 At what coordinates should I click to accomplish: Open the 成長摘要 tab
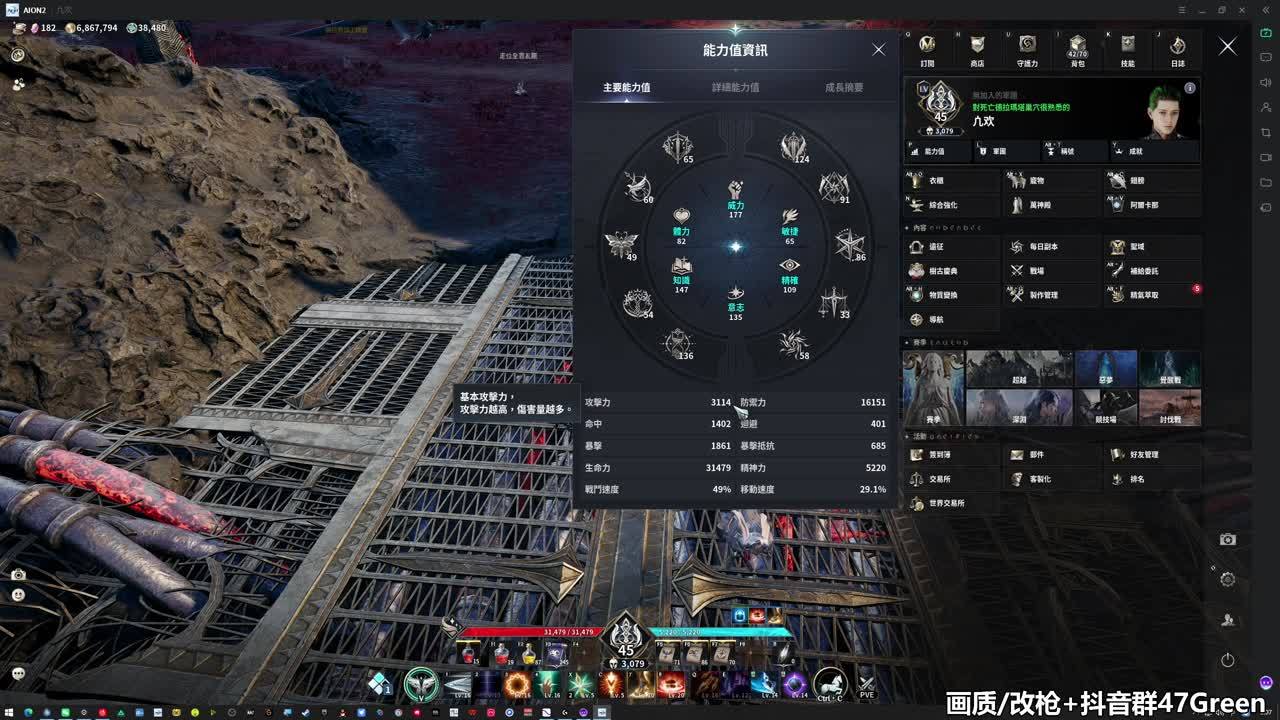844,88
